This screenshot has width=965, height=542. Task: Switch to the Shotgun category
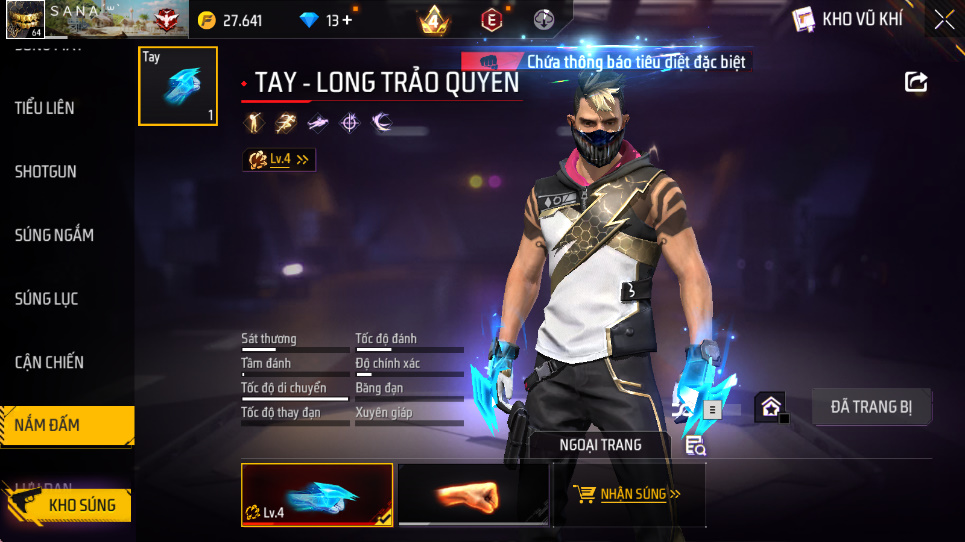pos(46,171)
